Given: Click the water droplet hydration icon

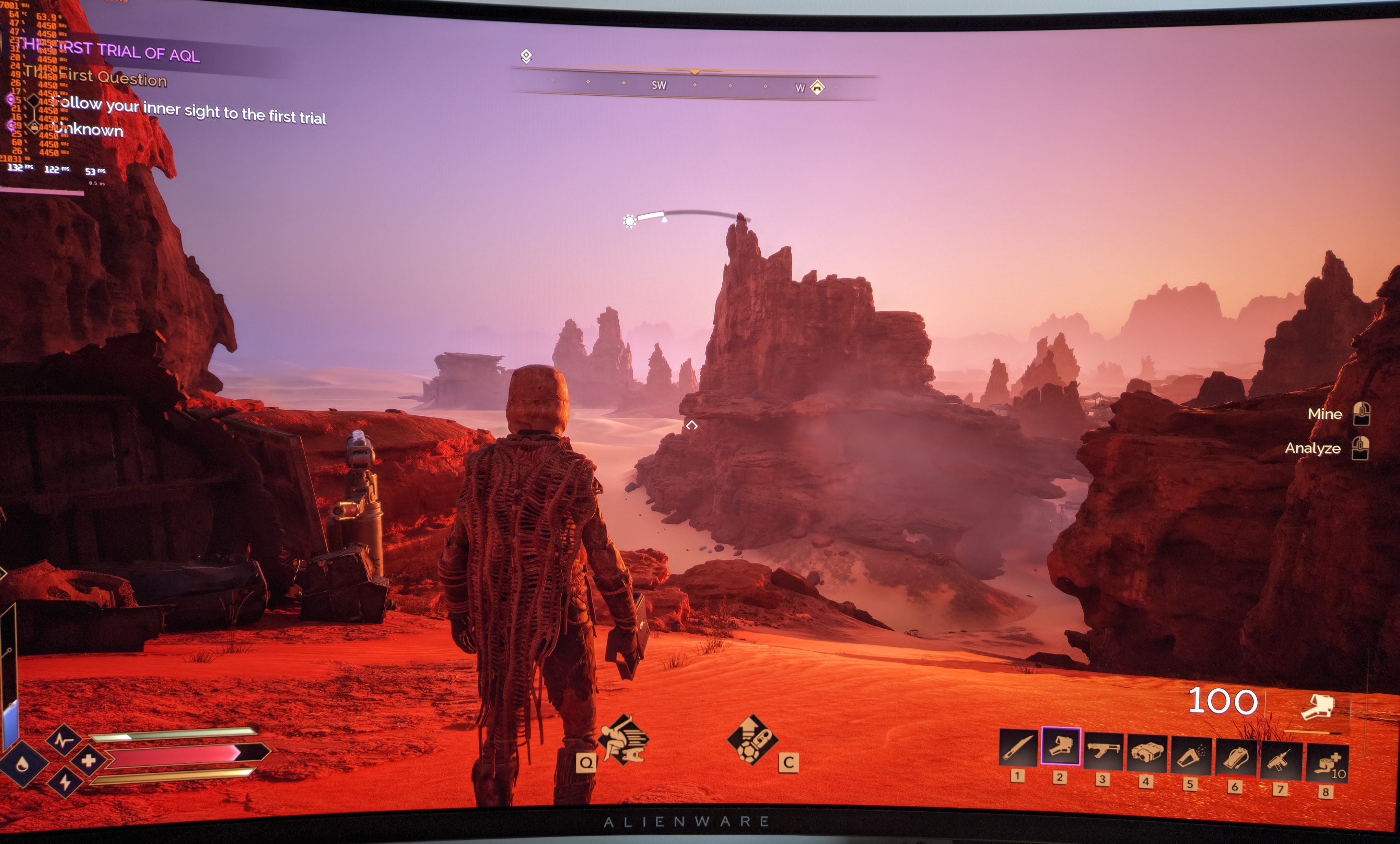Looking at the screenshot, I should click(22, 764).
